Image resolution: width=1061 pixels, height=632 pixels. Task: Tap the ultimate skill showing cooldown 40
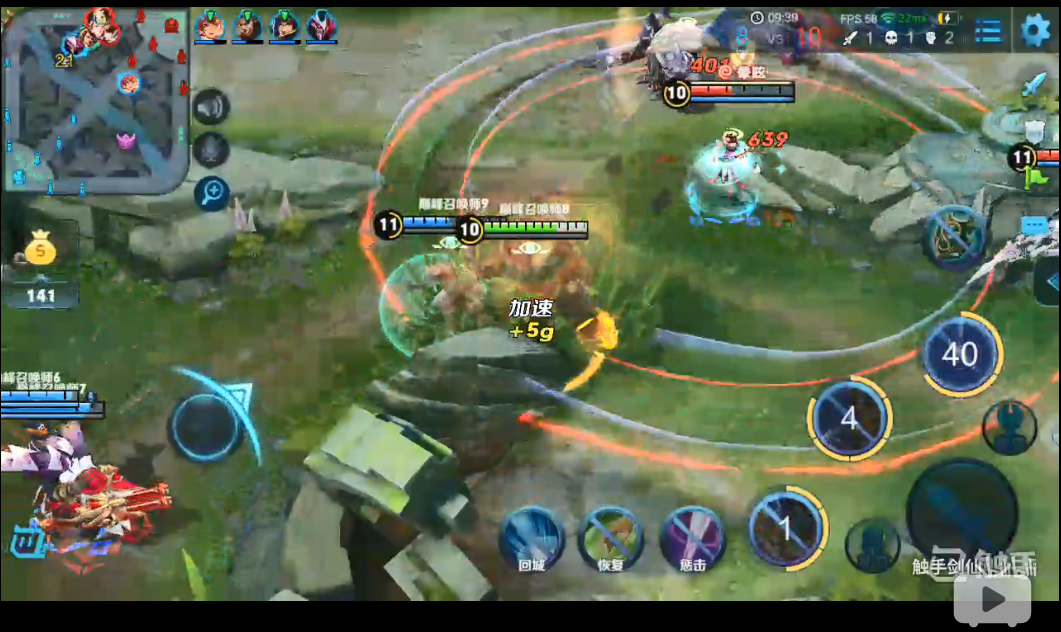[x=960, y=354]
